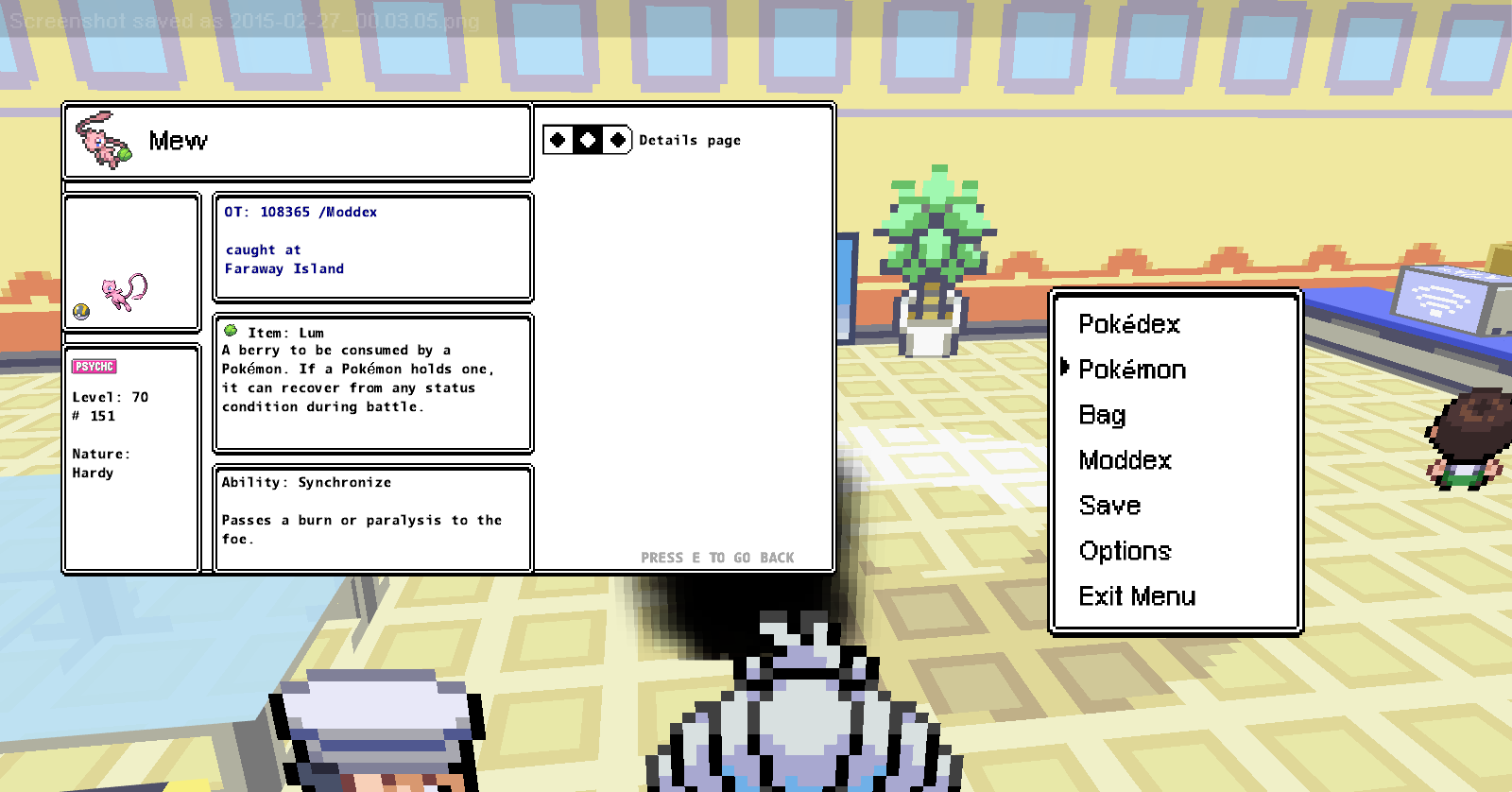1512x792 pixels.
Task: Select the Pokémon menu entry
Action: pos(1132,370)
